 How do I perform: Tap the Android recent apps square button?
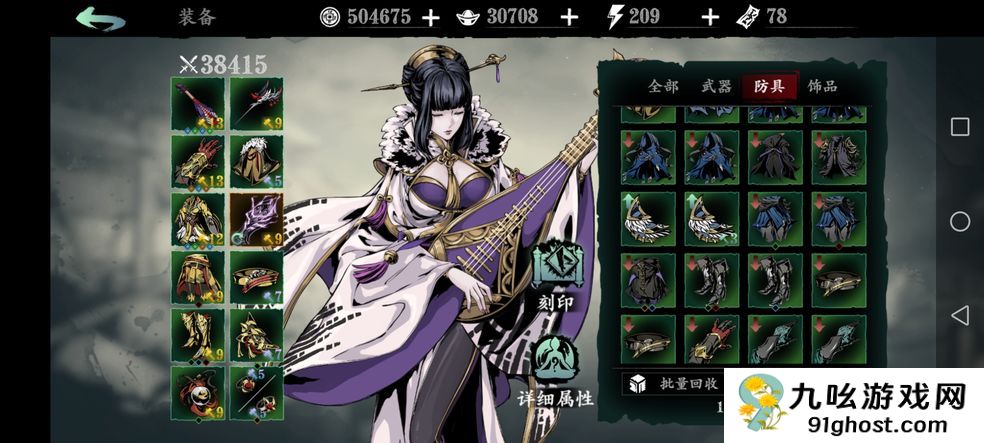pos(959,126)
